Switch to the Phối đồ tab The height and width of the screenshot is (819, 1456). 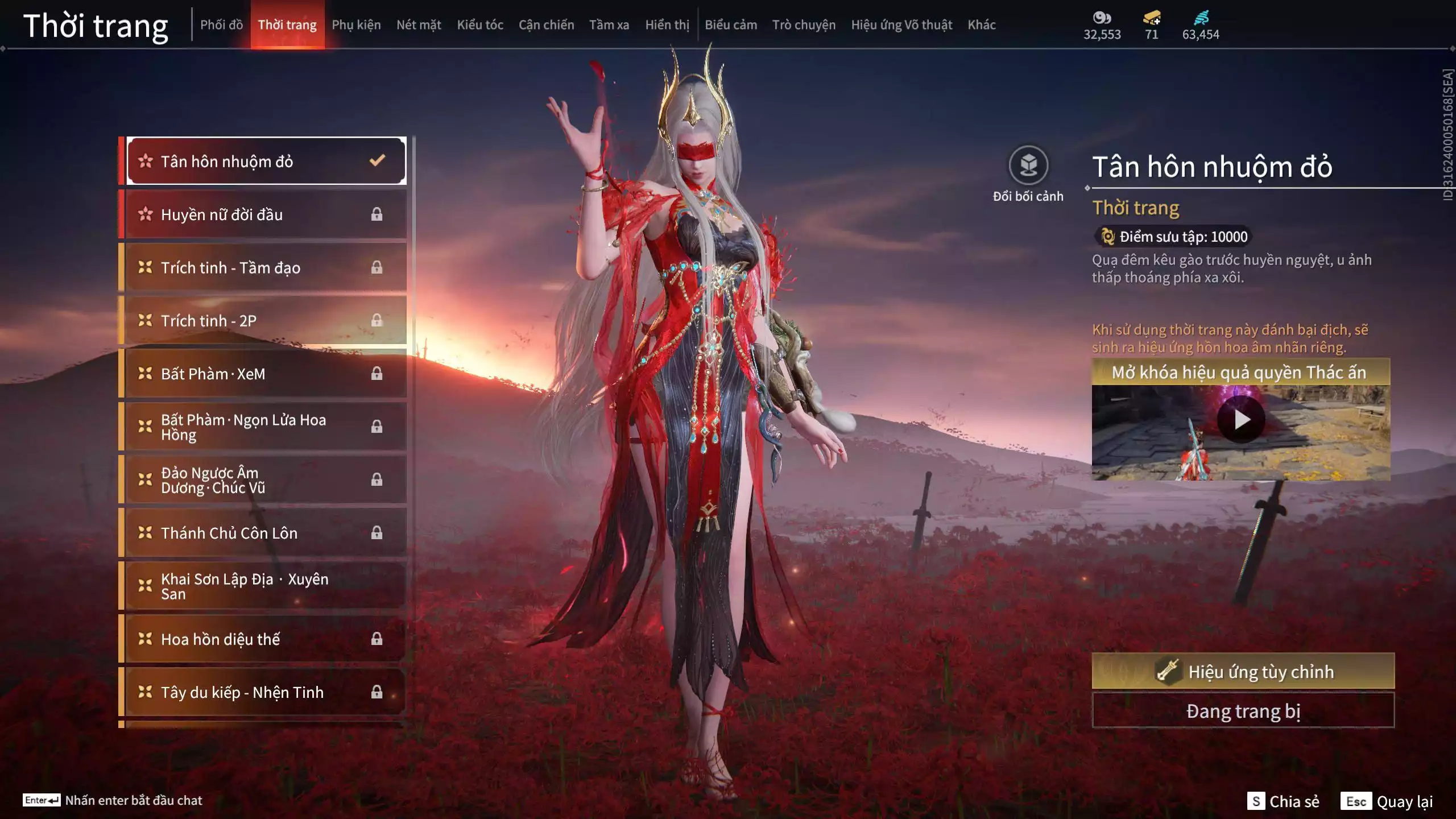pyautogui.click(x=221, y=25)
